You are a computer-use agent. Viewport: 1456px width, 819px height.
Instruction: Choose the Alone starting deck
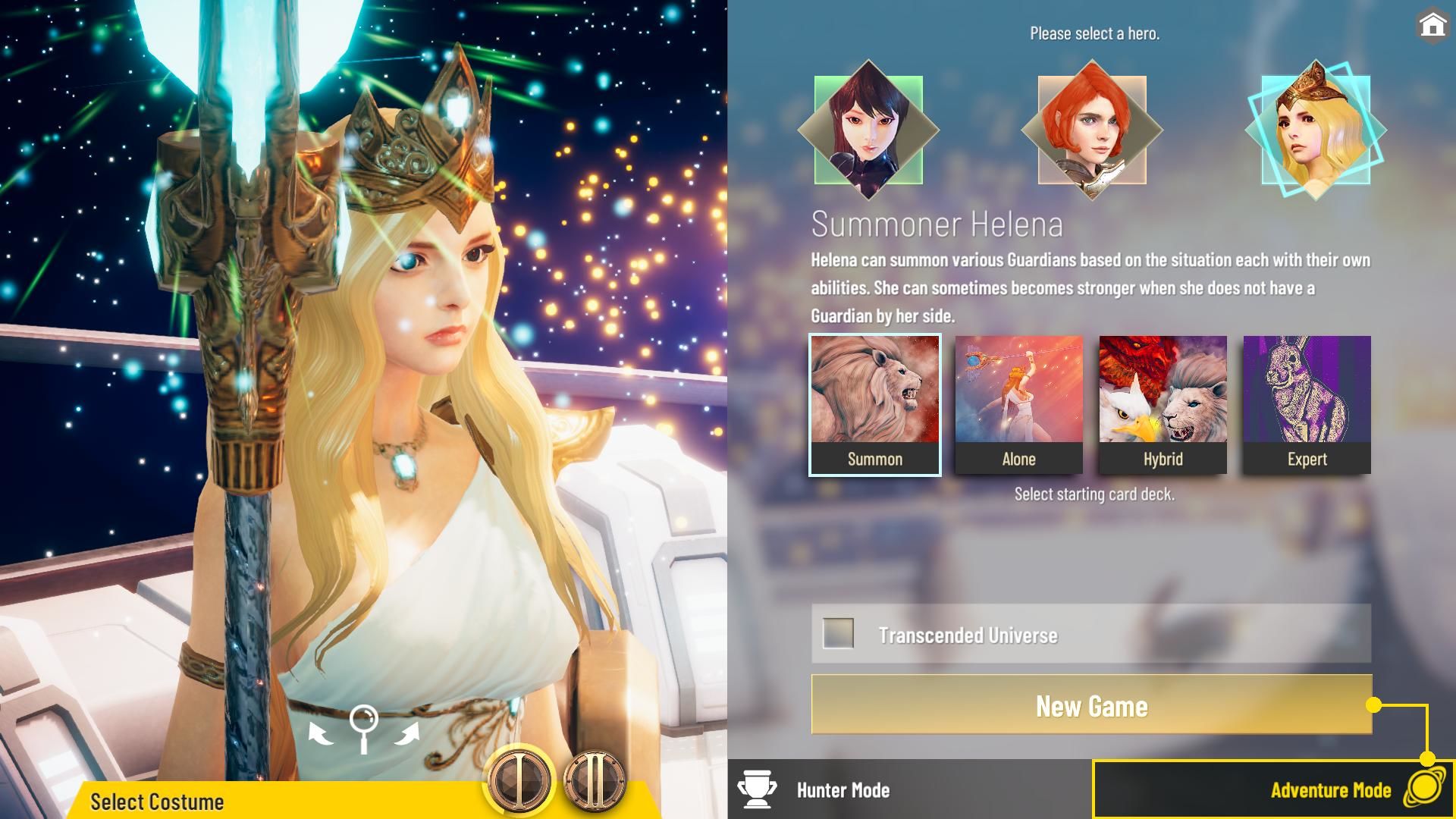(1018, 405)
